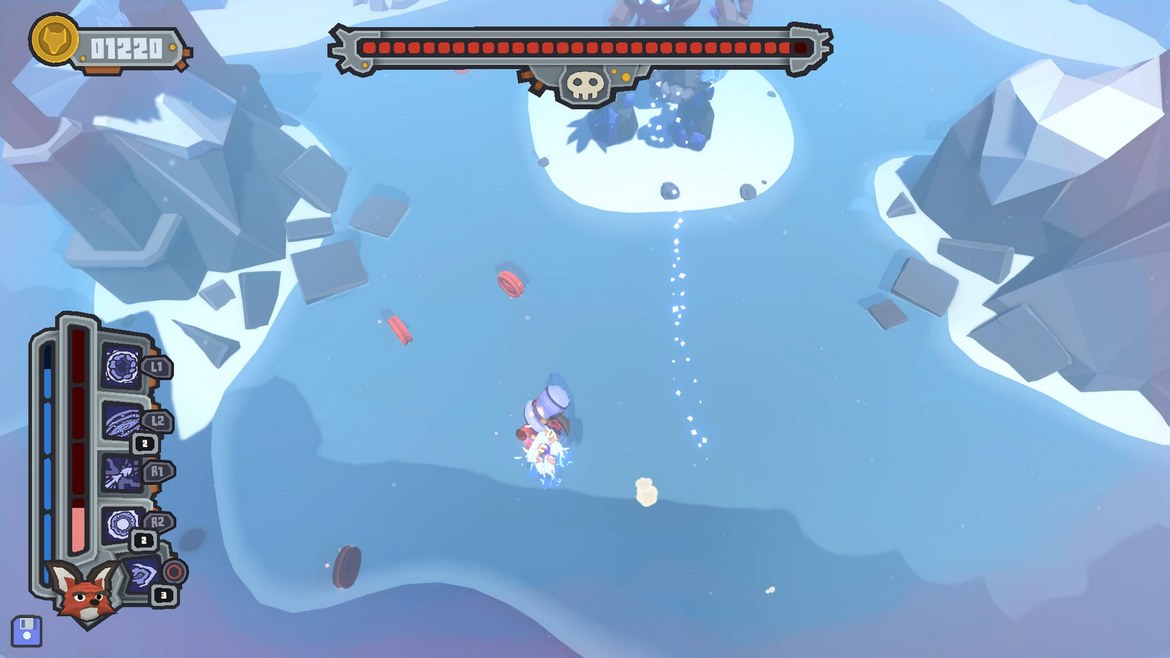The height and width of the screenshot is (658, 1170).
Task: Use the wind slash ability icon
Action: [122, 420]
